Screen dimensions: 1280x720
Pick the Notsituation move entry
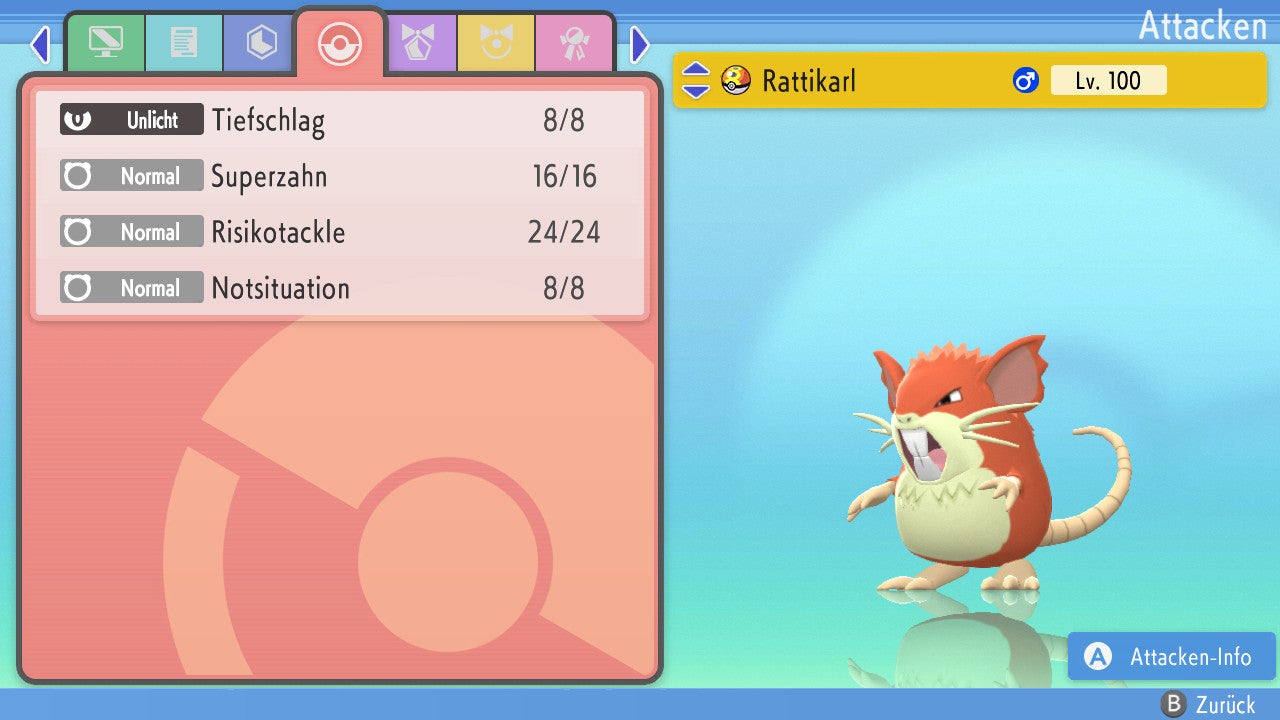pos(340,289)
